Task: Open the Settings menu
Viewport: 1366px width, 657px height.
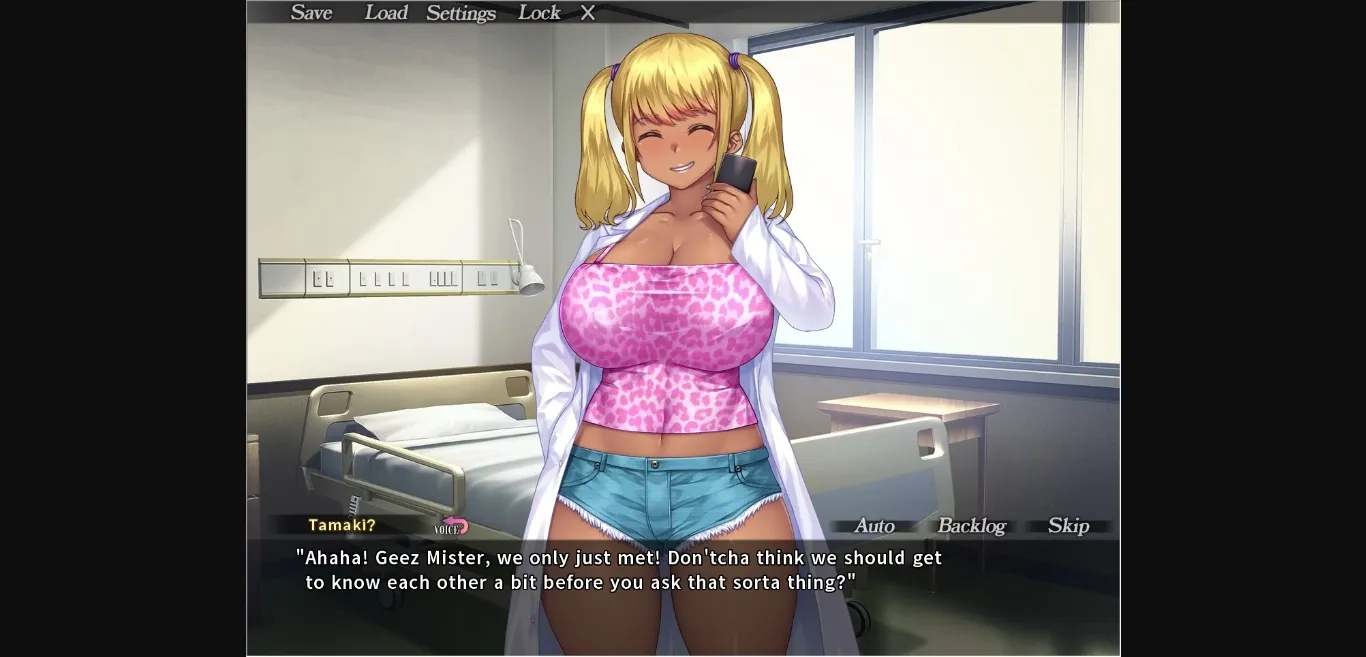Action: (x=461, y=13)
